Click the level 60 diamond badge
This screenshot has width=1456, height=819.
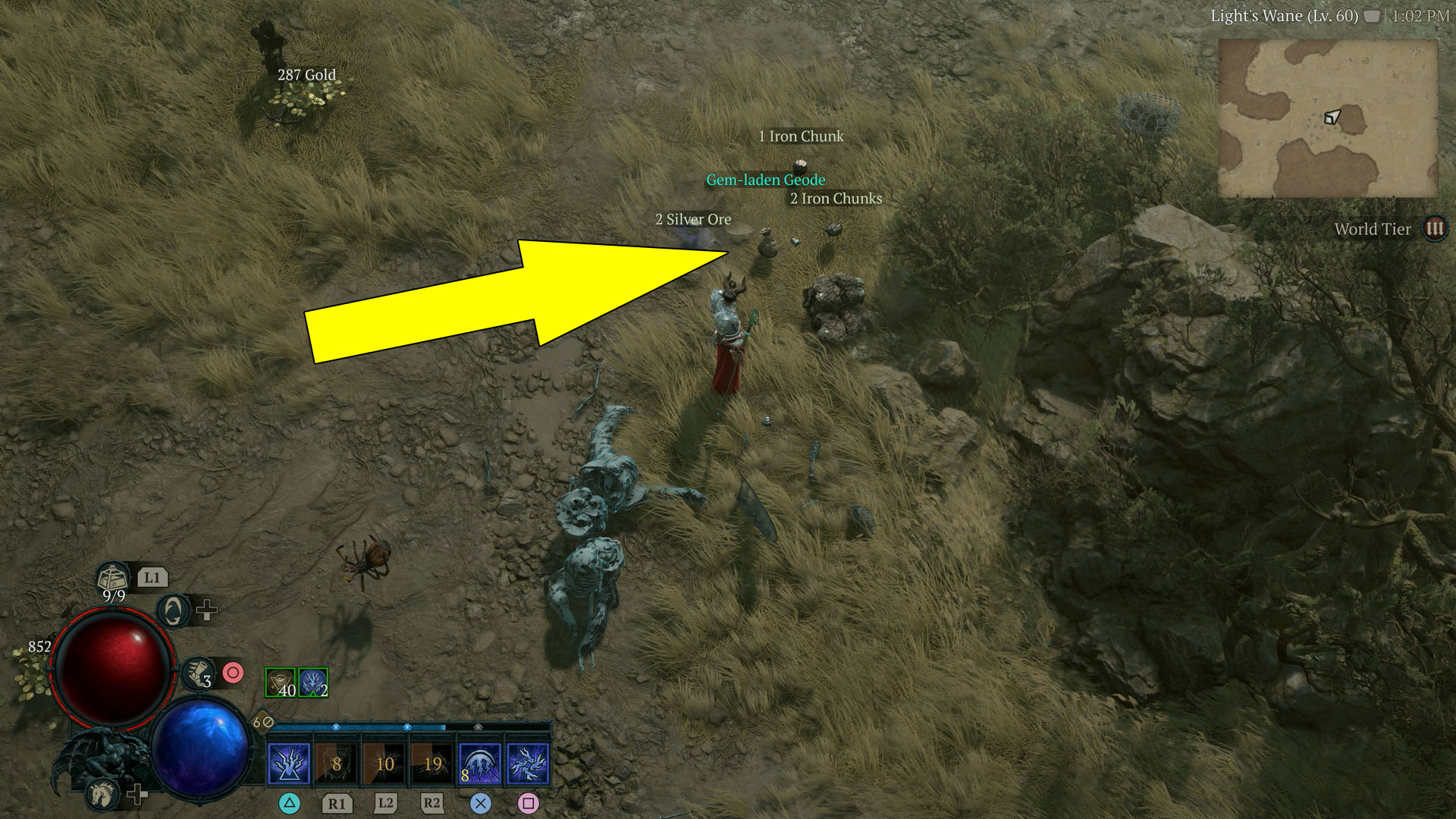[x=262, y=720]
